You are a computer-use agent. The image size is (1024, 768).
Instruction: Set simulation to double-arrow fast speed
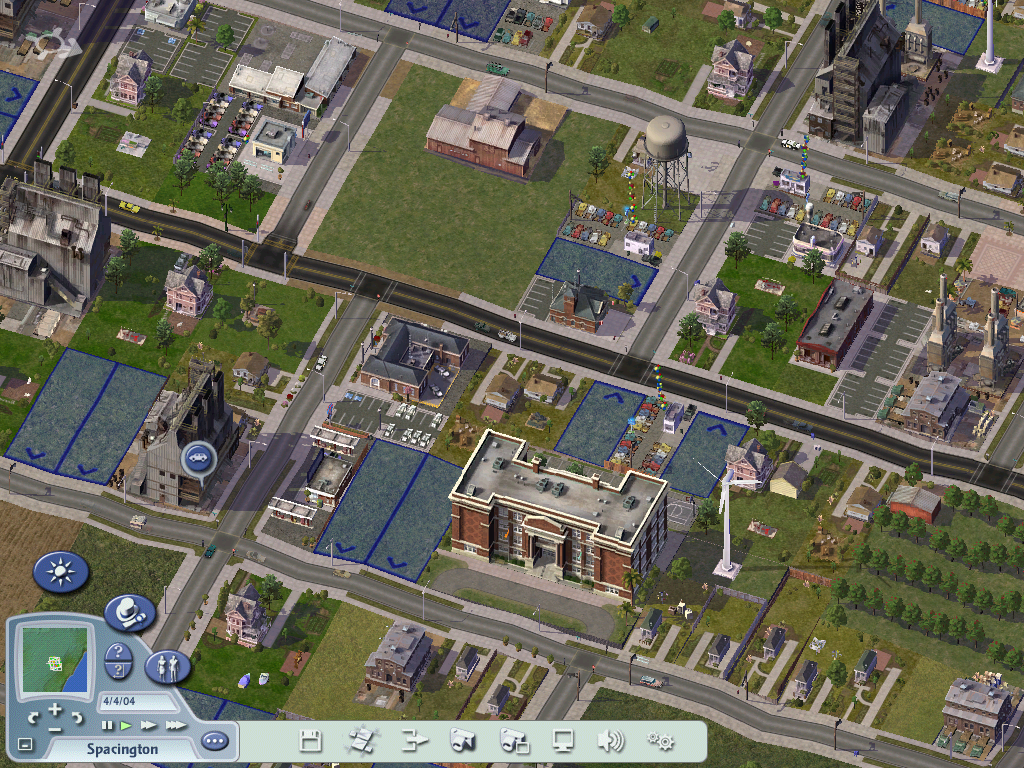coord(148,725)
